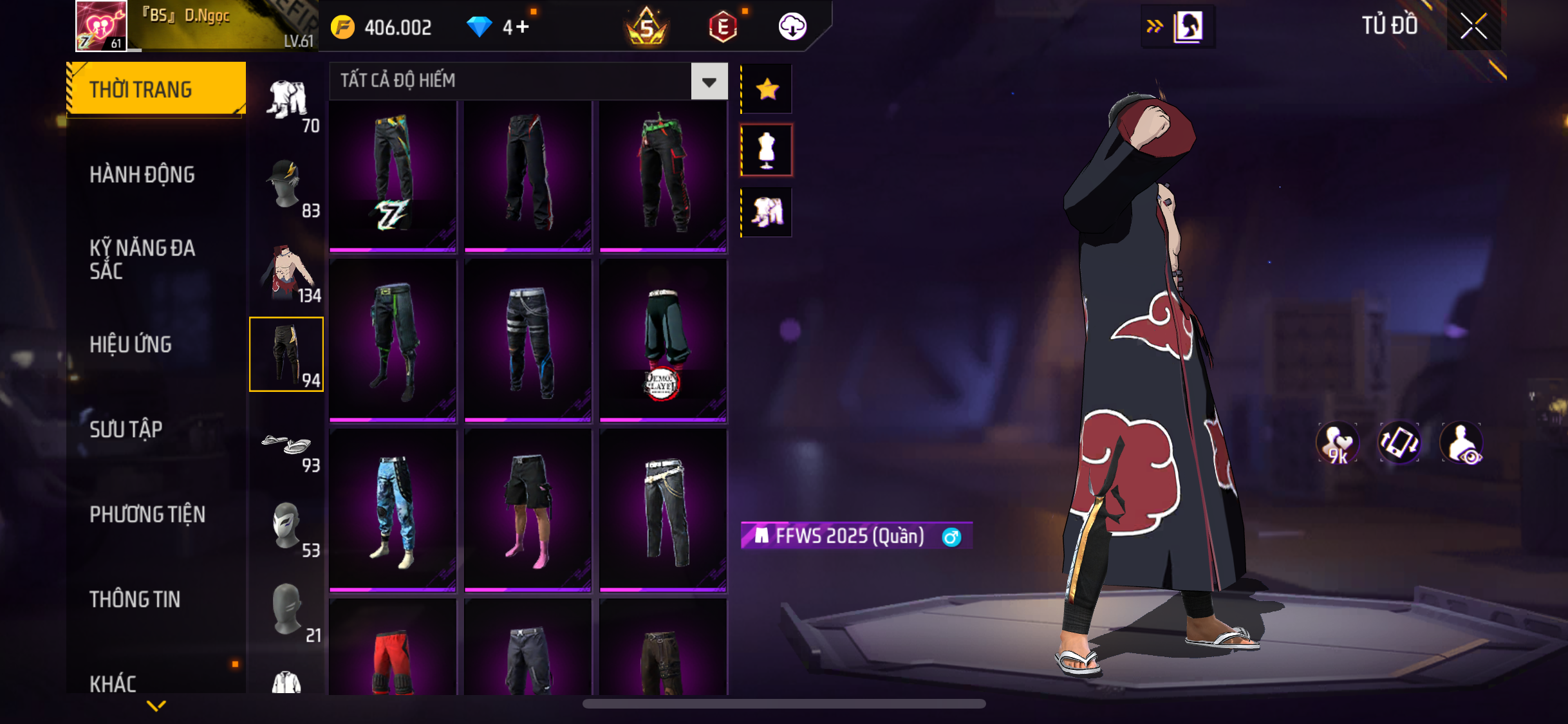Choose the Demon Slayer pants item
Image resolution: width=1568 pixels, height=724 pixels.
663,341
